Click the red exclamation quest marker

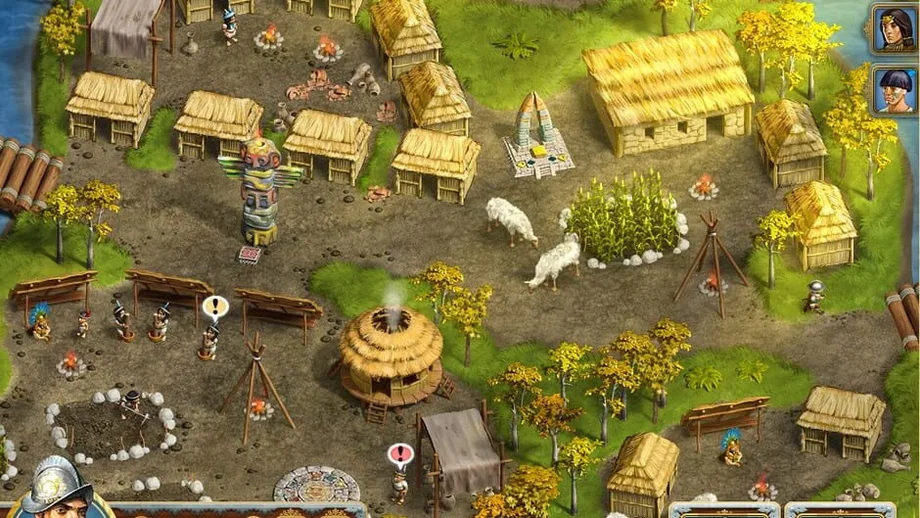tap(400, 455)
